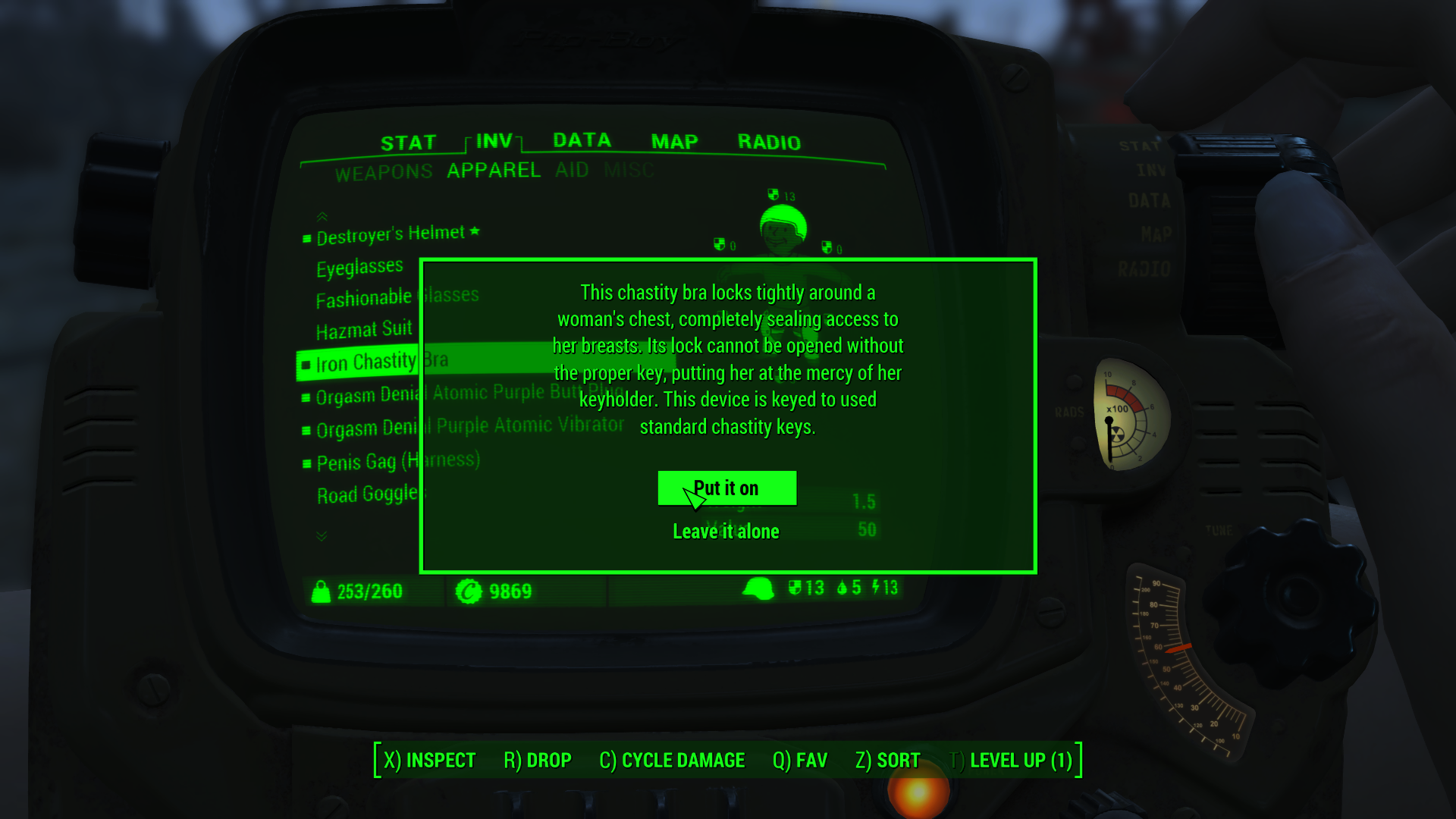Click the shield resistance icon showing 13
The image size is (1456, 819).
796,587
